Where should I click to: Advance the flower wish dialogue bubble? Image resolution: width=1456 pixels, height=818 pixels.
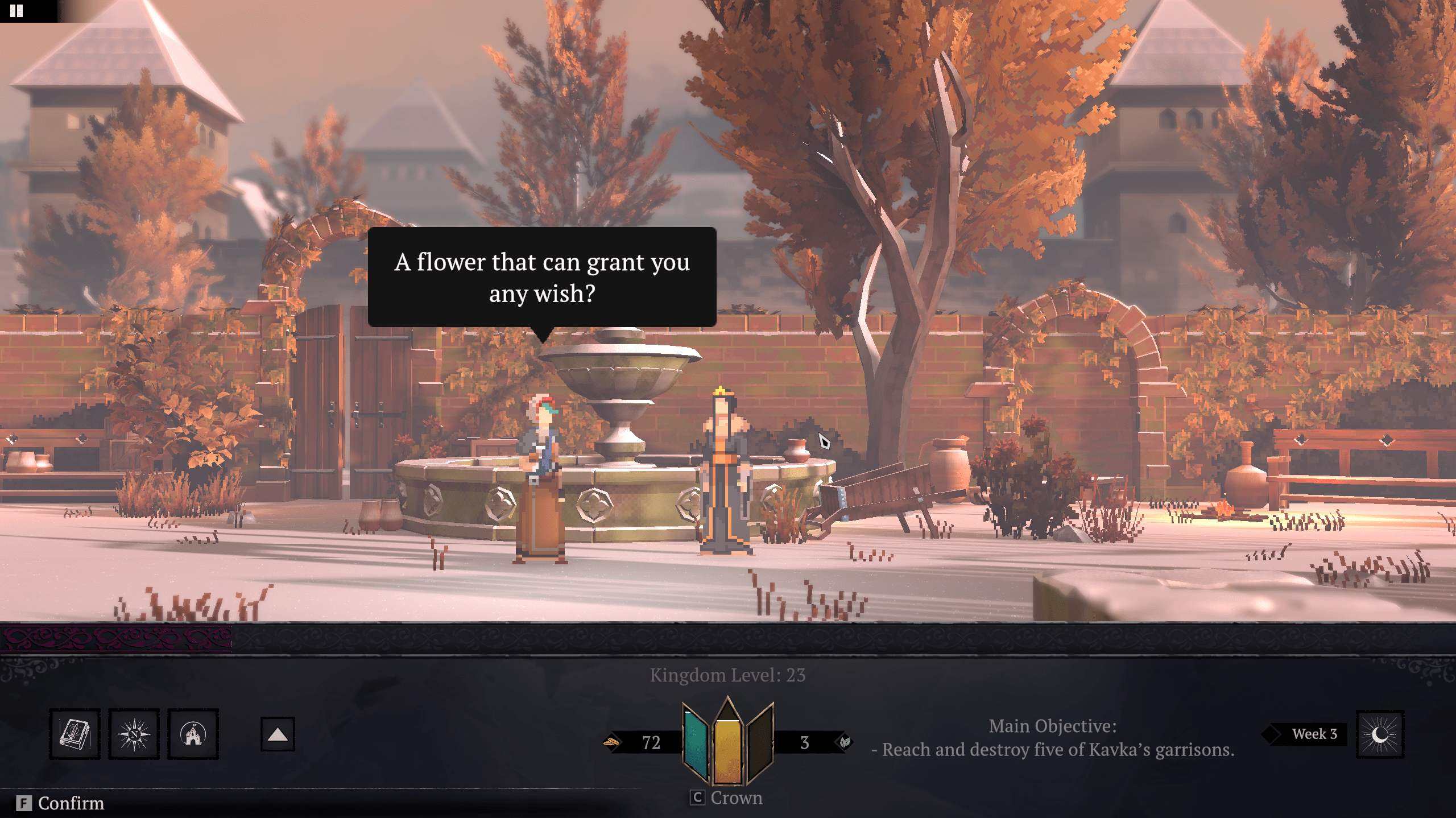[541, 278]
